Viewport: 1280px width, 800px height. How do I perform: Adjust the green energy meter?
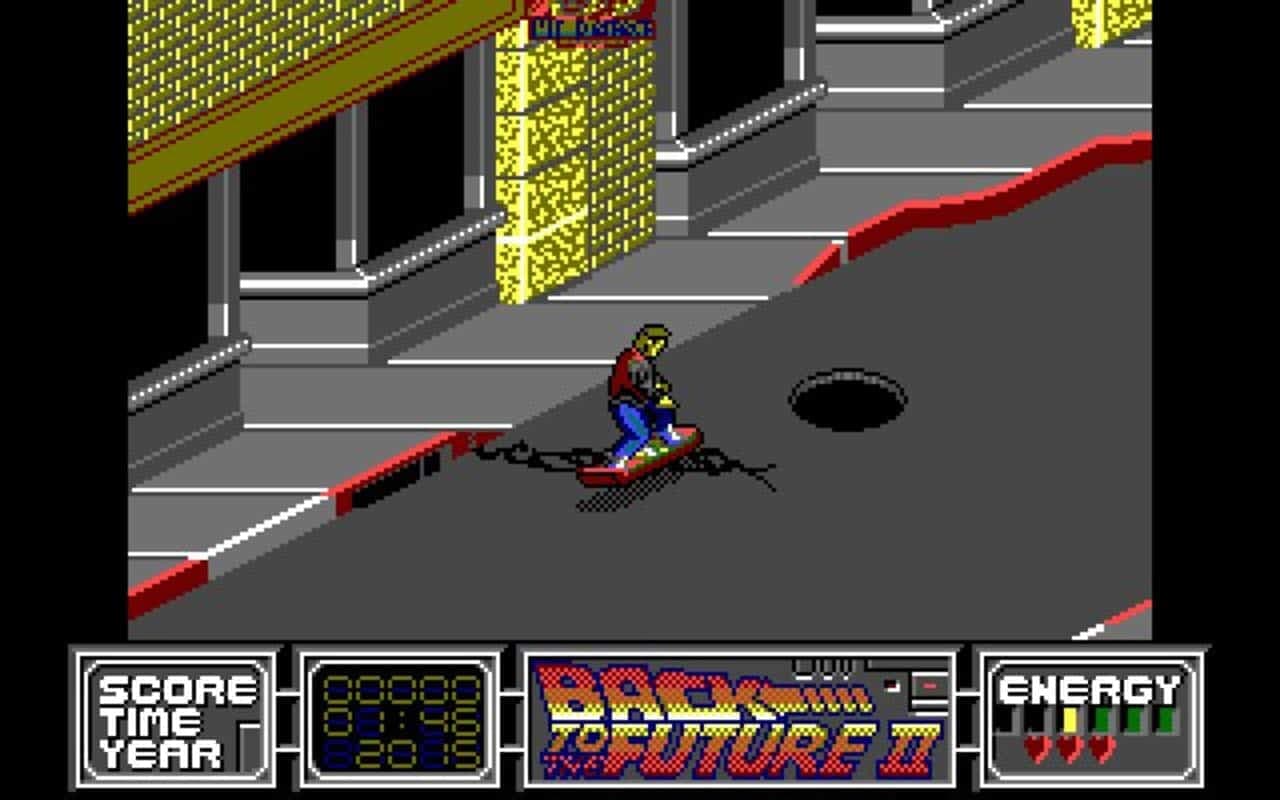(1132, 718)
